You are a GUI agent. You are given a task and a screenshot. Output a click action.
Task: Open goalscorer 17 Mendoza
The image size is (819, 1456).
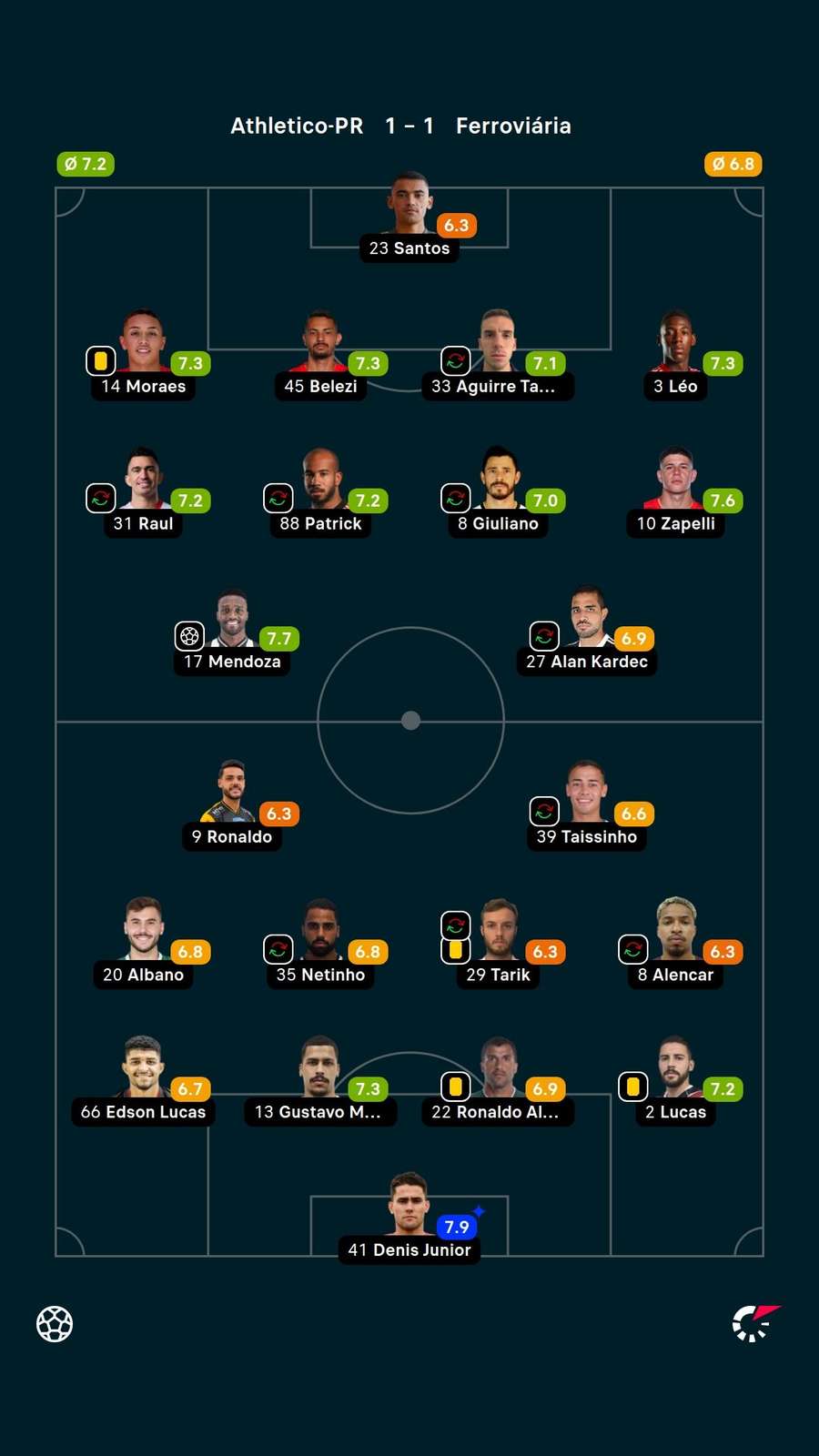pyautogui.click(x=232, y=619)
